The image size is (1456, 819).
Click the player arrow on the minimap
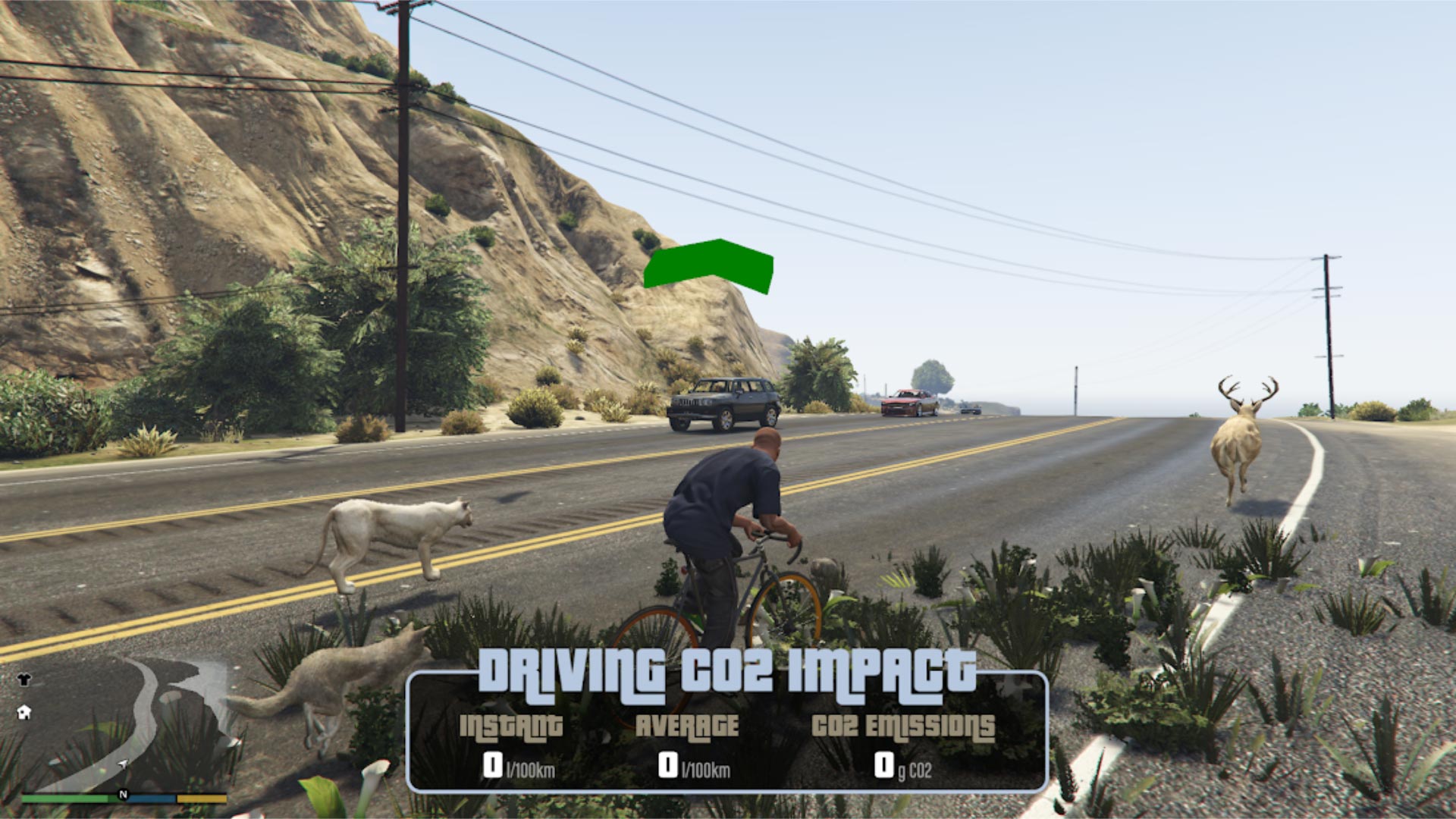coord(123,764)
